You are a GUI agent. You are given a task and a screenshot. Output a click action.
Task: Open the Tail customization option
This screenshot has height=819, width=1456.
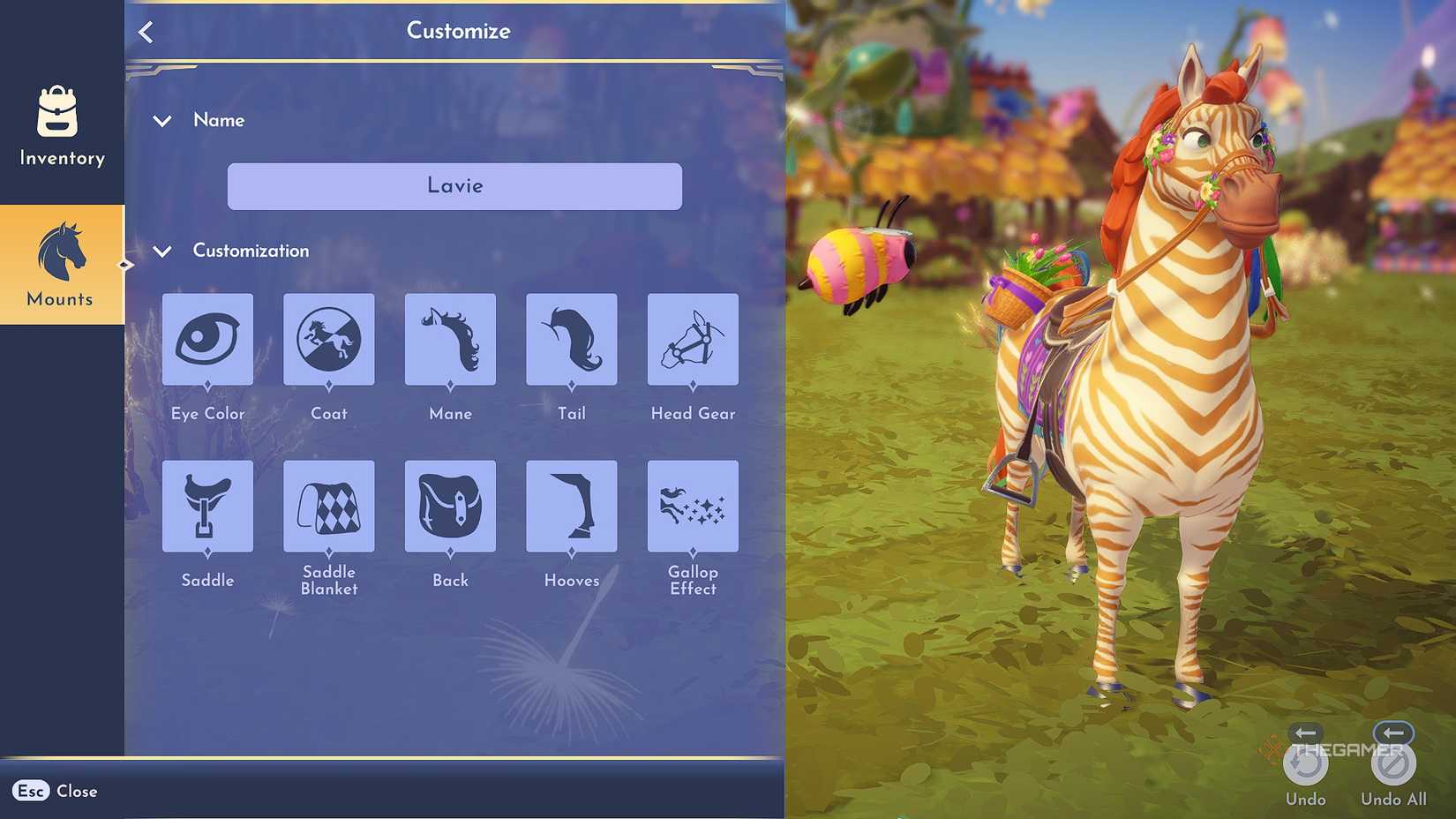(x=571, y=340)
